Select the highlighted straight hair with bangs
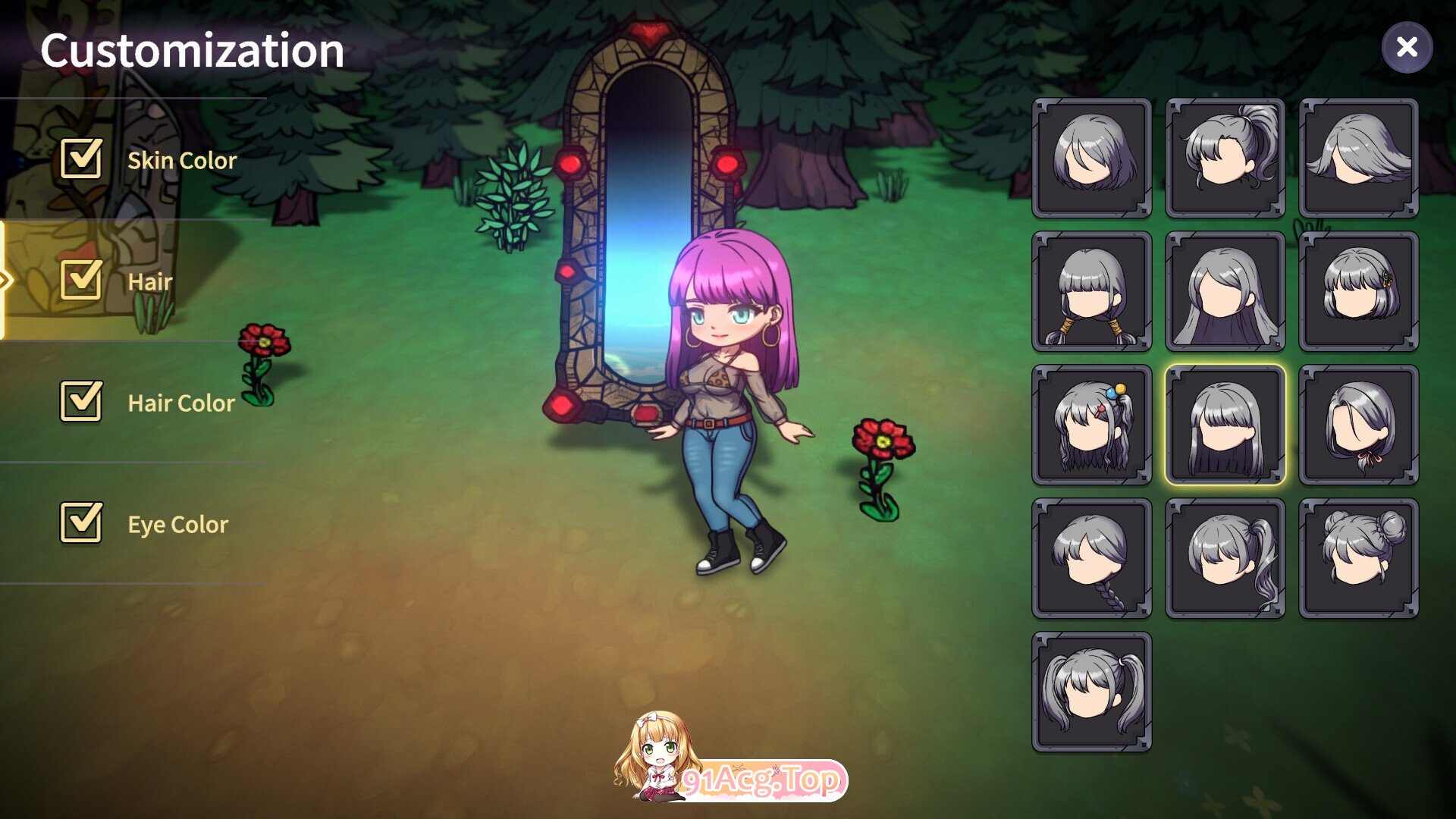1456x819 pixels. 1225,425
